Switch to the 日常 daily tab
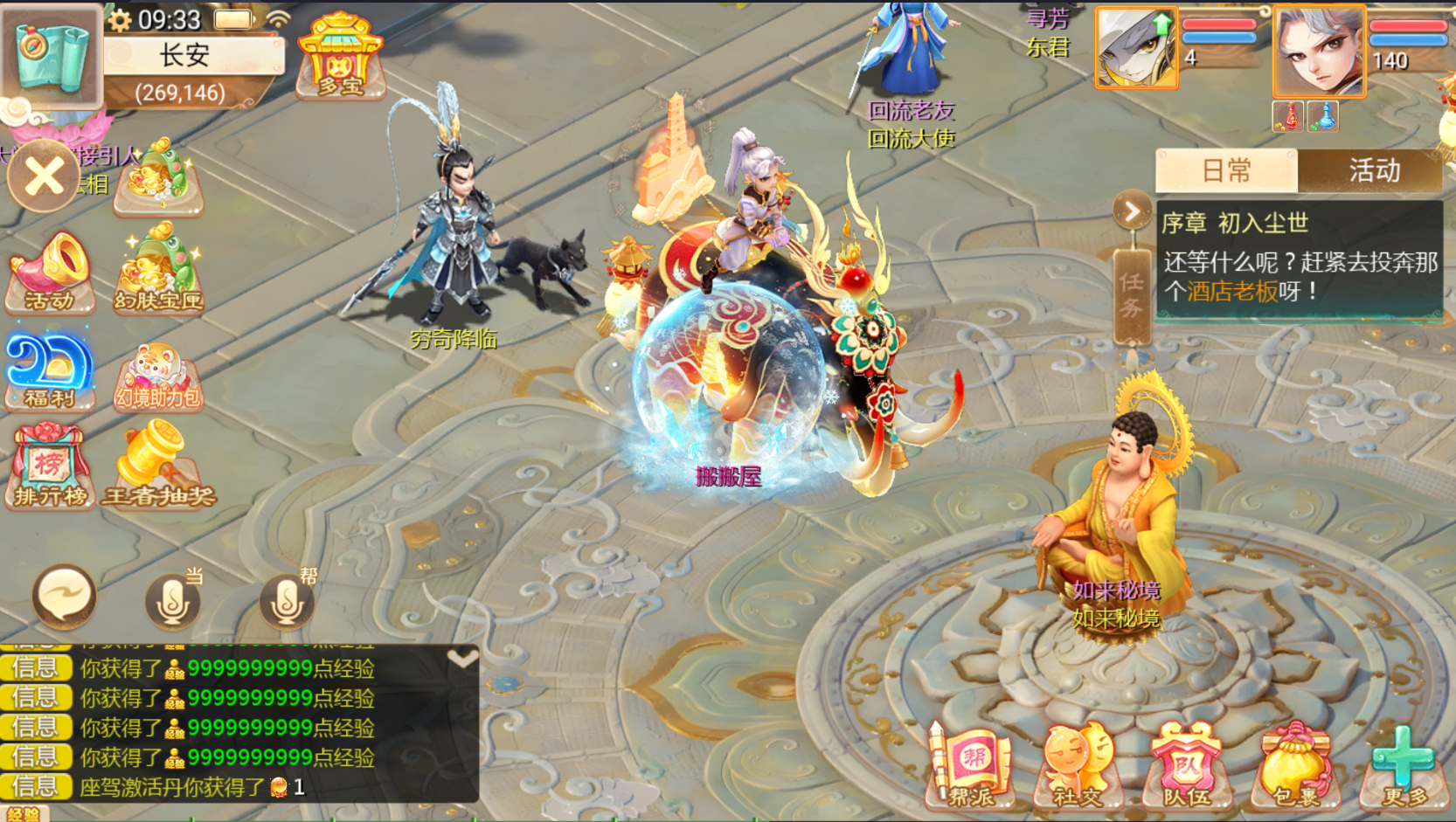1456x822 pixels. [x=1226, y=170]
